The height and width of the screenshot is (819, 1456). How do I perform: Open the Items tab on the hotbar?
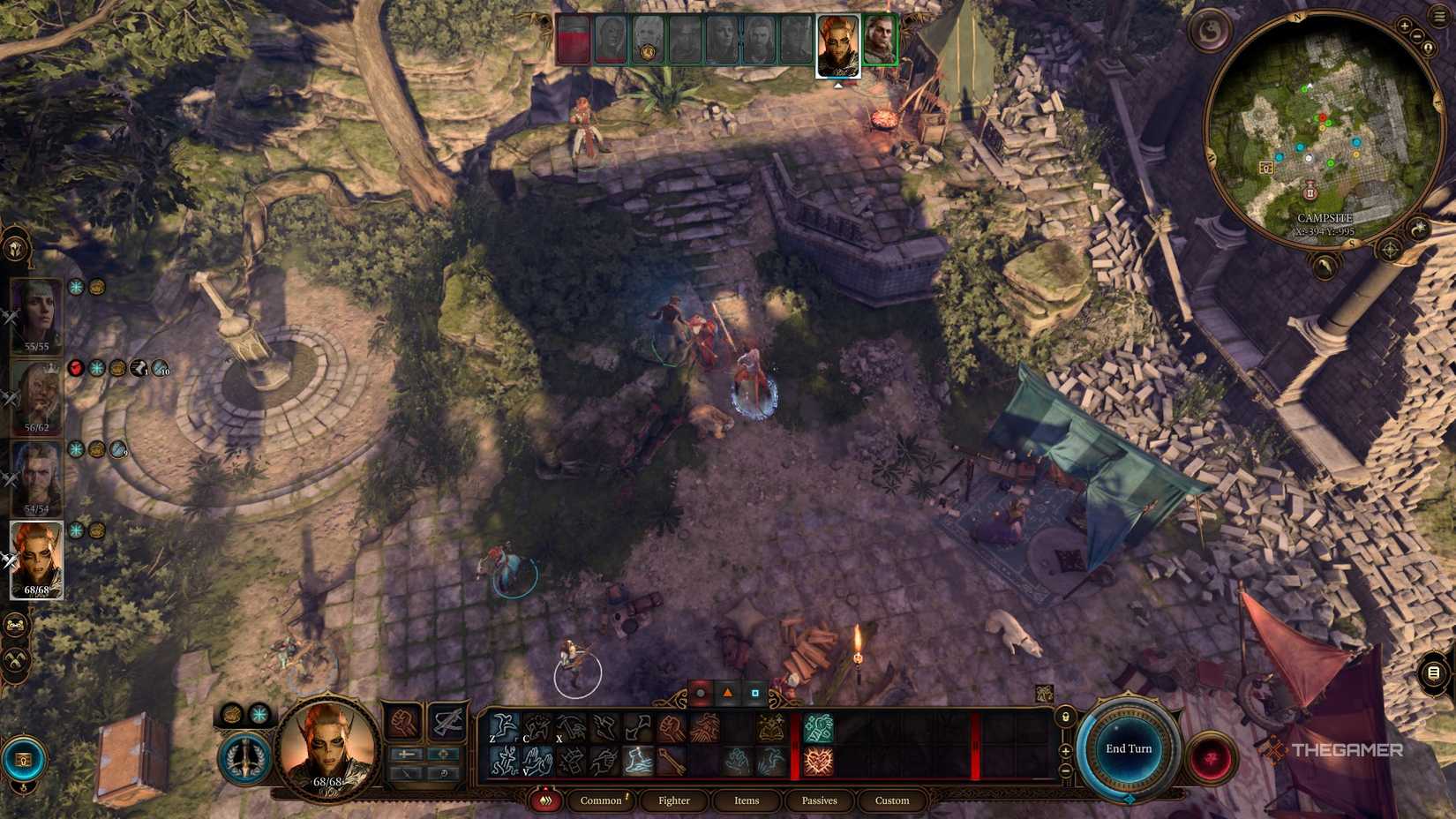click(746, 801)
